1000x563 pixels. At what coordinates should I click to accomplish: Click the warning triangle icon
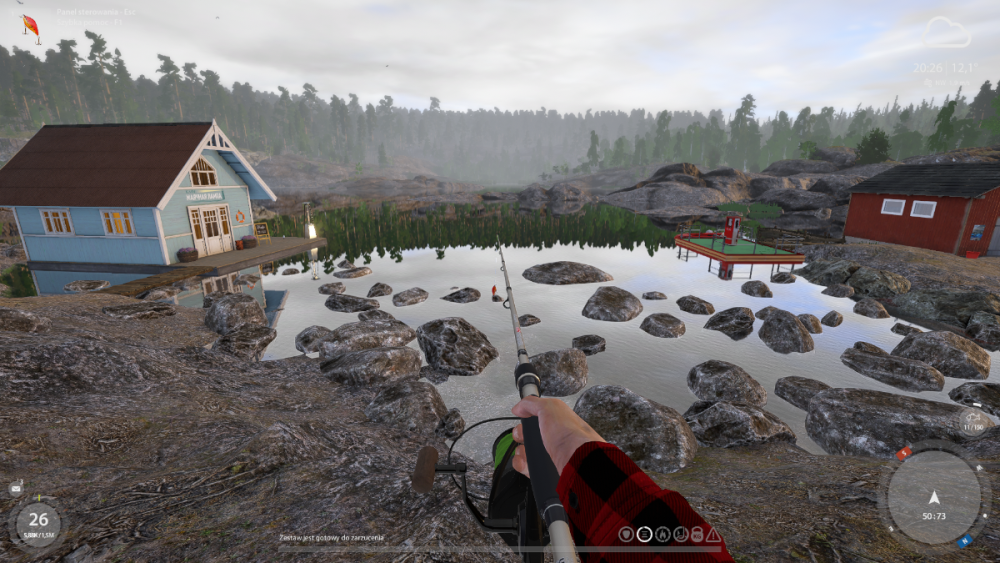coord(713,535)
